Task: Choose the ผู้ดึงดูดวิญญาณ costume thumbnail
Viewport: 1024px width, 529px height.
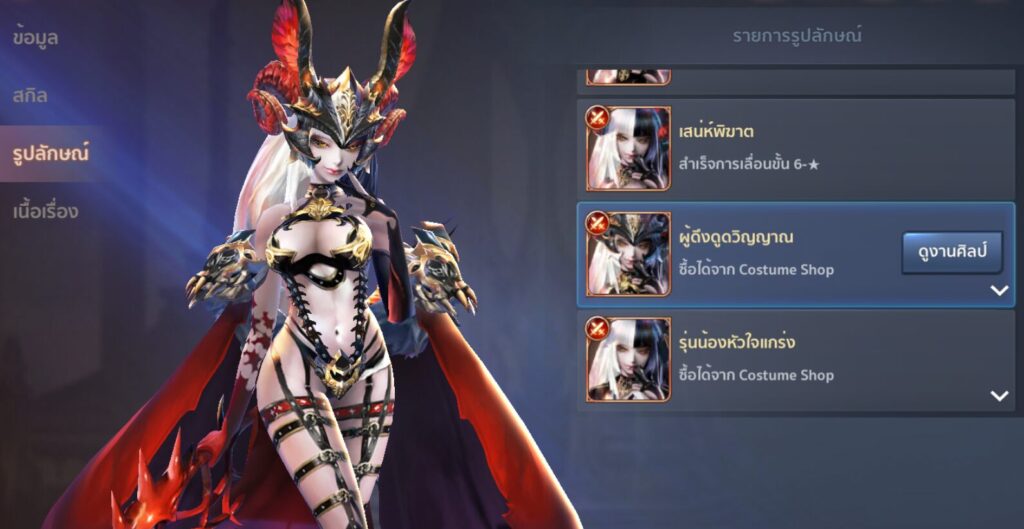Action: [628, 254]
